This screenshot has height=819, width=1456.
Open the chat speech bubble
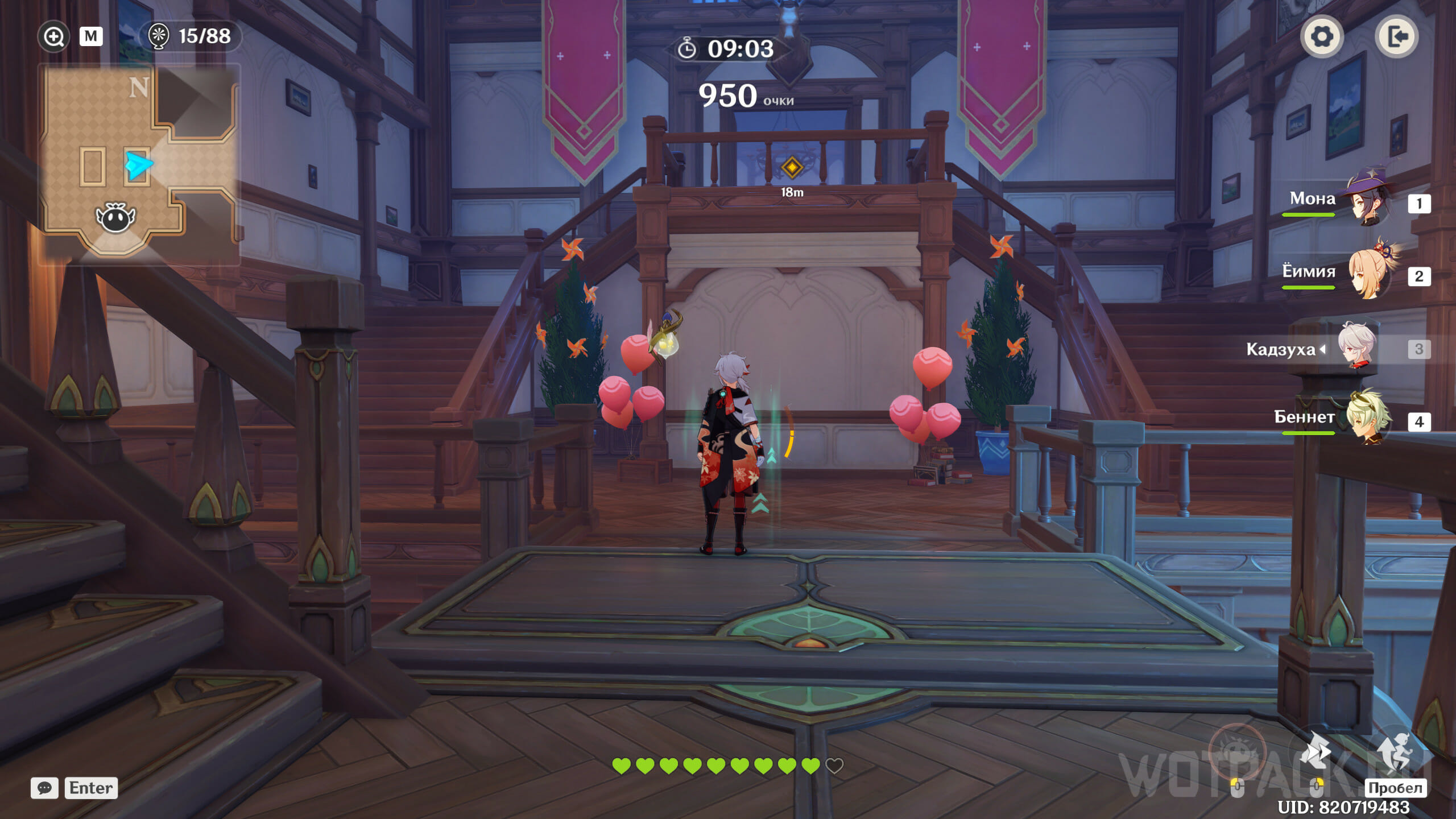tap(44, 788)
